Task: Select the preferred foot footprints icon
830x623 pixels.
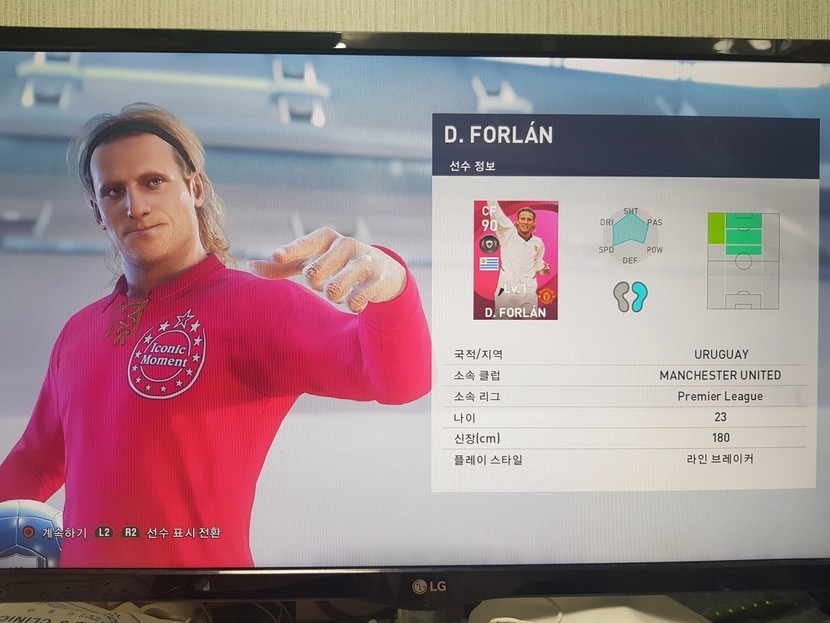Action: coord(631,296)
